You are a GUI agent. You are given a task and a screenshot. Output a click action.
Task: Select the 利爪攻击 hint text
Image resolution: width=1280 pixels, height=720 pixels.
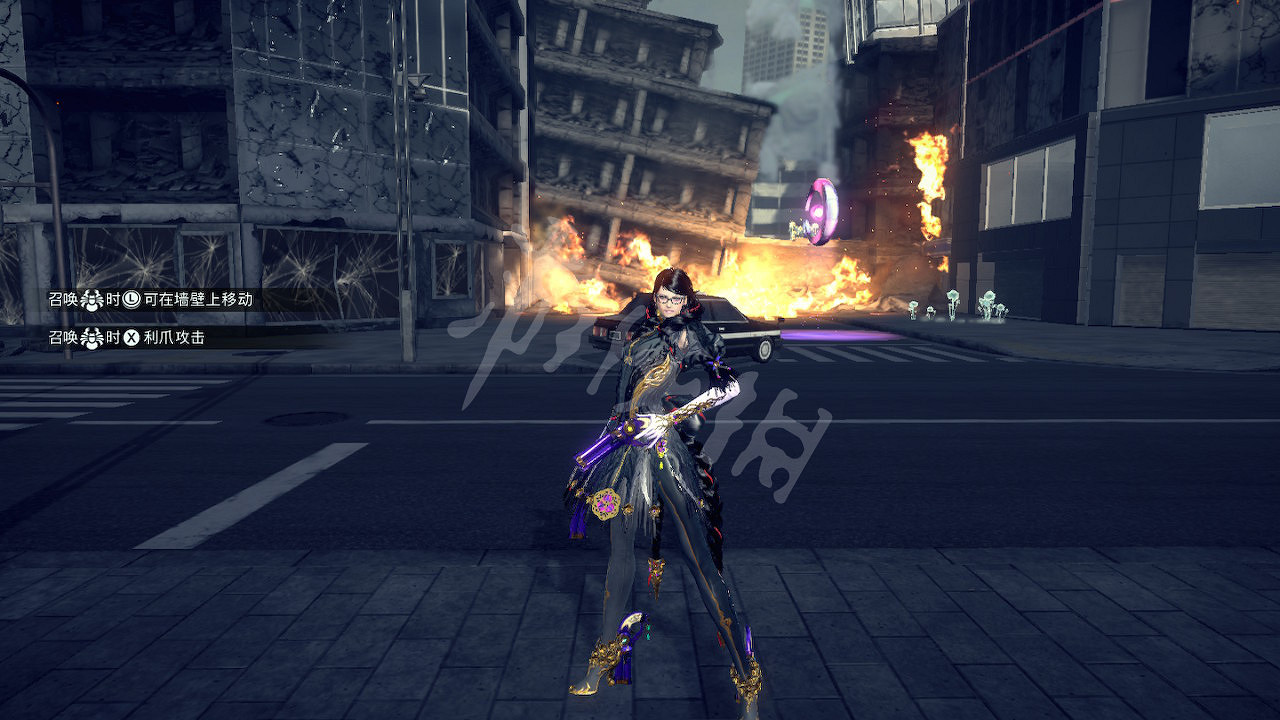(x=175, y=337)
